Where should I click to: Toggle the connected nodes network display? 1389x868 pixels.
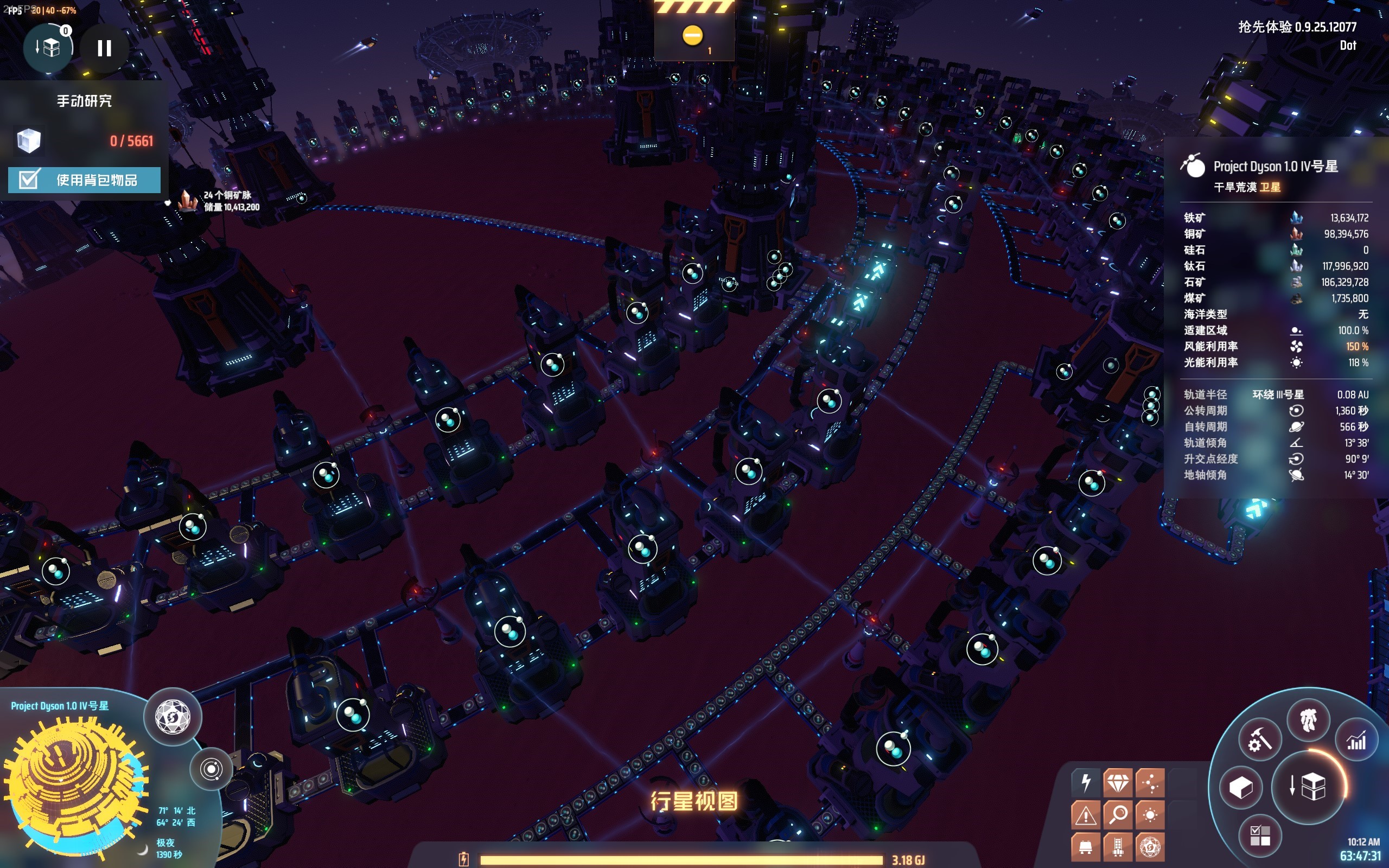(x=1150, y=782)
